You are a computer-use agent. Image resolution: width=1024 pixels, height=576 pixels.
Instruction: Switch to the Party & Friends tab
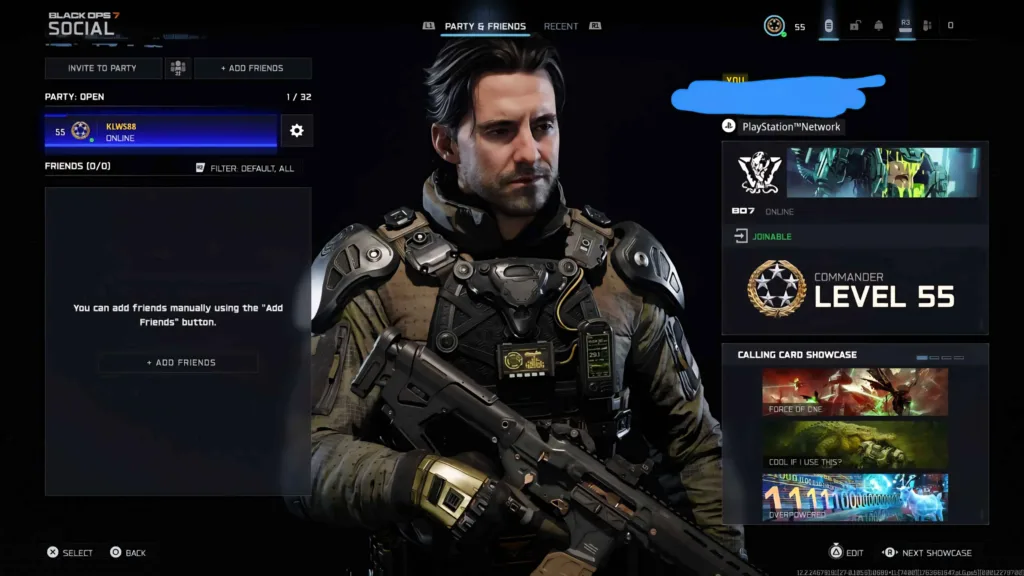485,26
